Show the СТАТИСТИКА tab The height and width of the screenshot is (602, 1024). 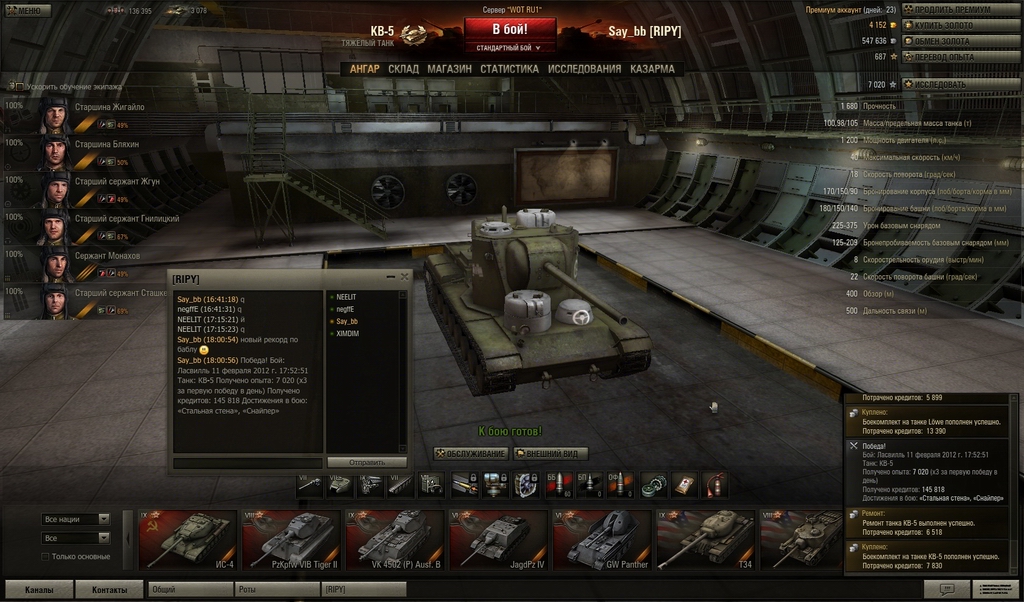click(509, 69)
